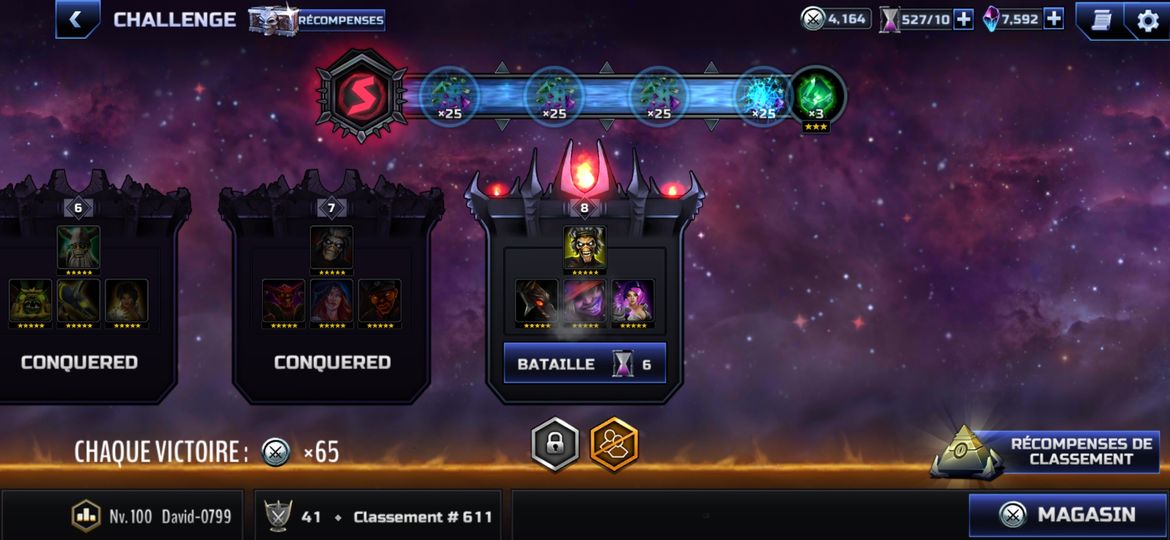1170x540 pixels.
Task: Click the orange team hexagon icon
Action: pos(614,444)
